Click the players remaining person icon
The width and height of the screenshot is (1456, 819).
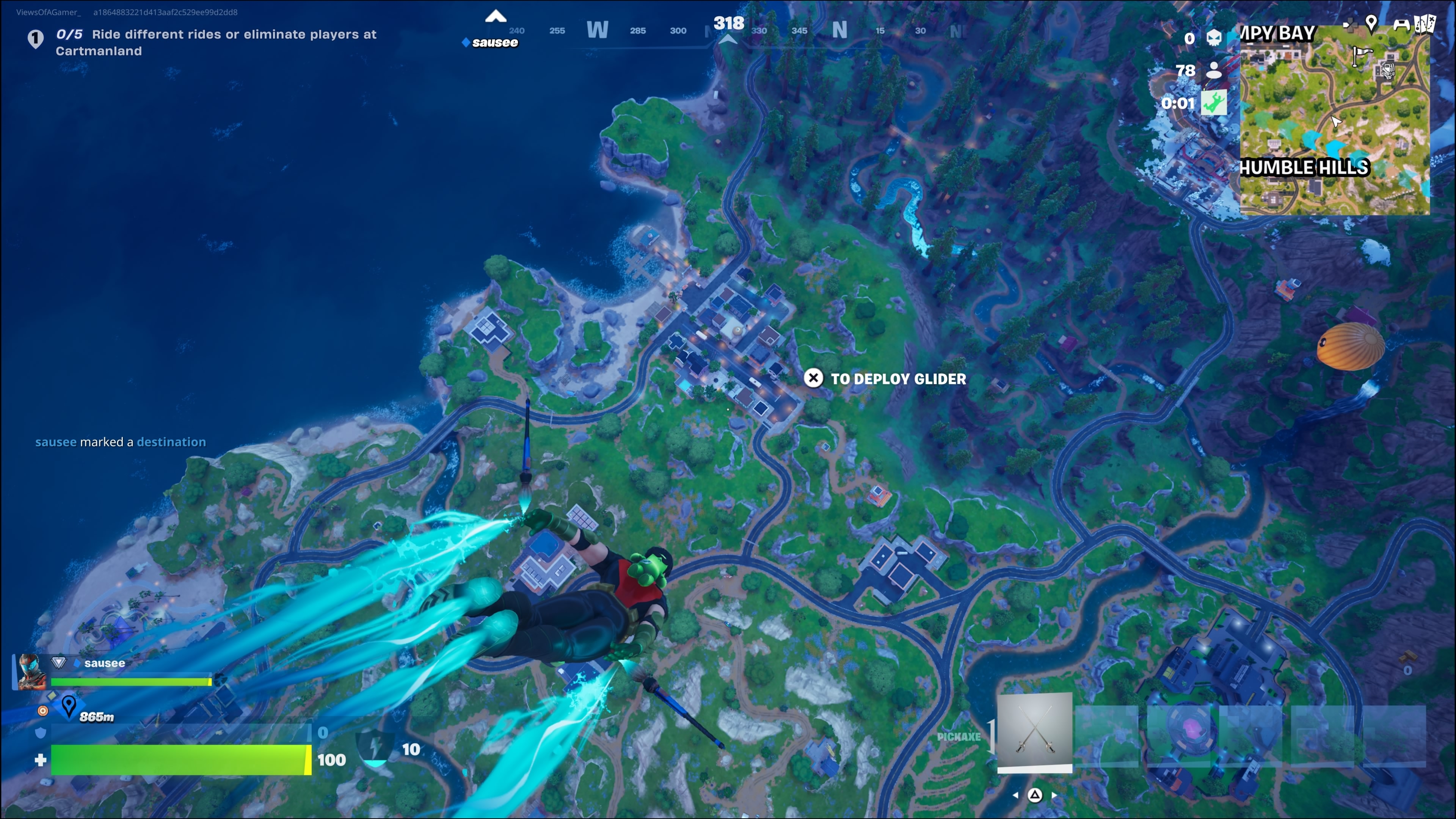pos(1213,71)
